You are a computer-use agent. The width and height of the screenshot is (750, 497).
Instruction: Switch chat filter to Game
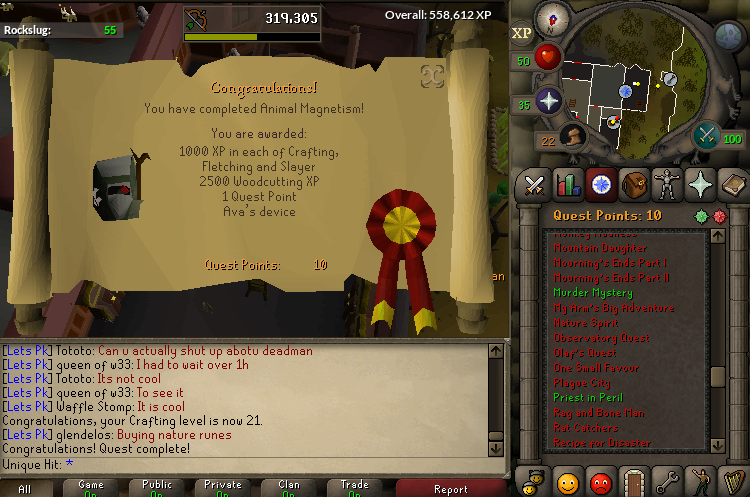point(91,487)
